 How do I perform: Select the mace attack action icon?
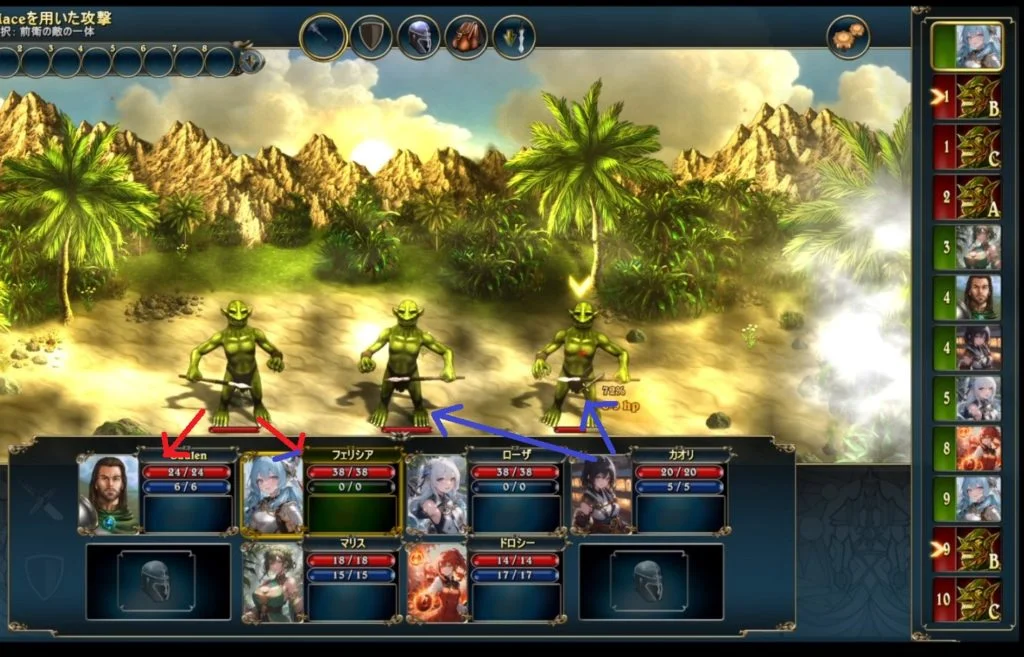[323, 37]
